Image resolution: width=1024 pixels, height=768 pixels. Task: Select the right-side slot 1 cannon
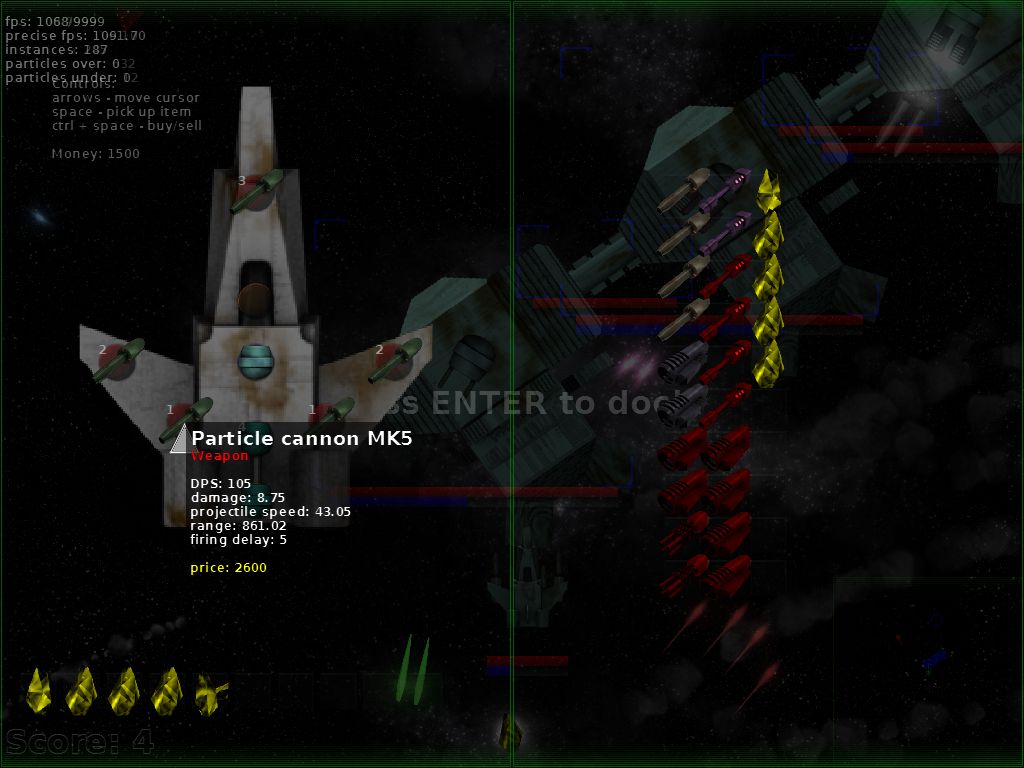(333, 412)
